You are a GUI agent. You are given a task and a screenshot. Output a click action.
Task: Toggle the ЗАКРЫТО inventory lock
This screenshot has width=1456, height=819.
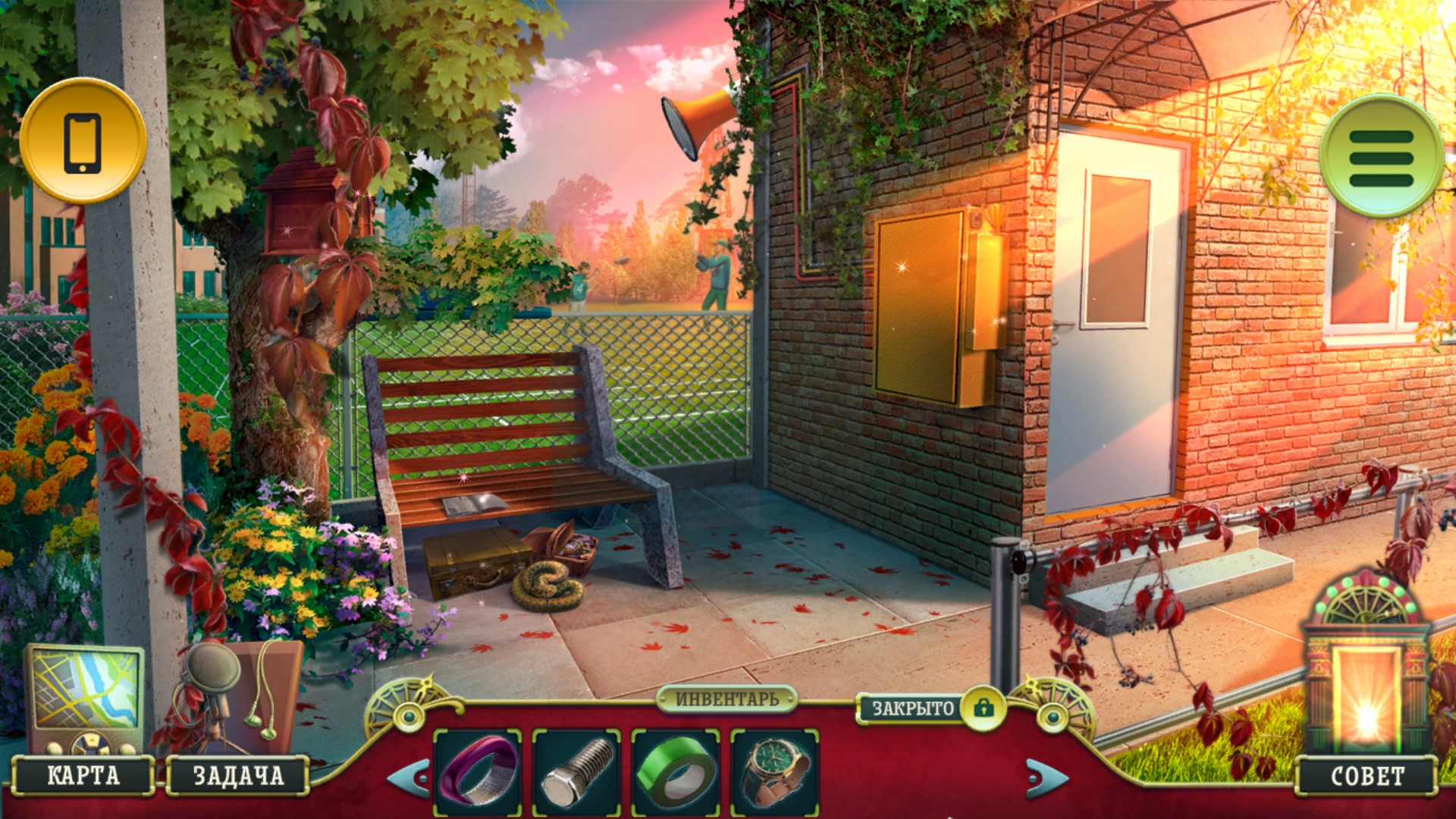pyautogui.click(x=984, y=708)
